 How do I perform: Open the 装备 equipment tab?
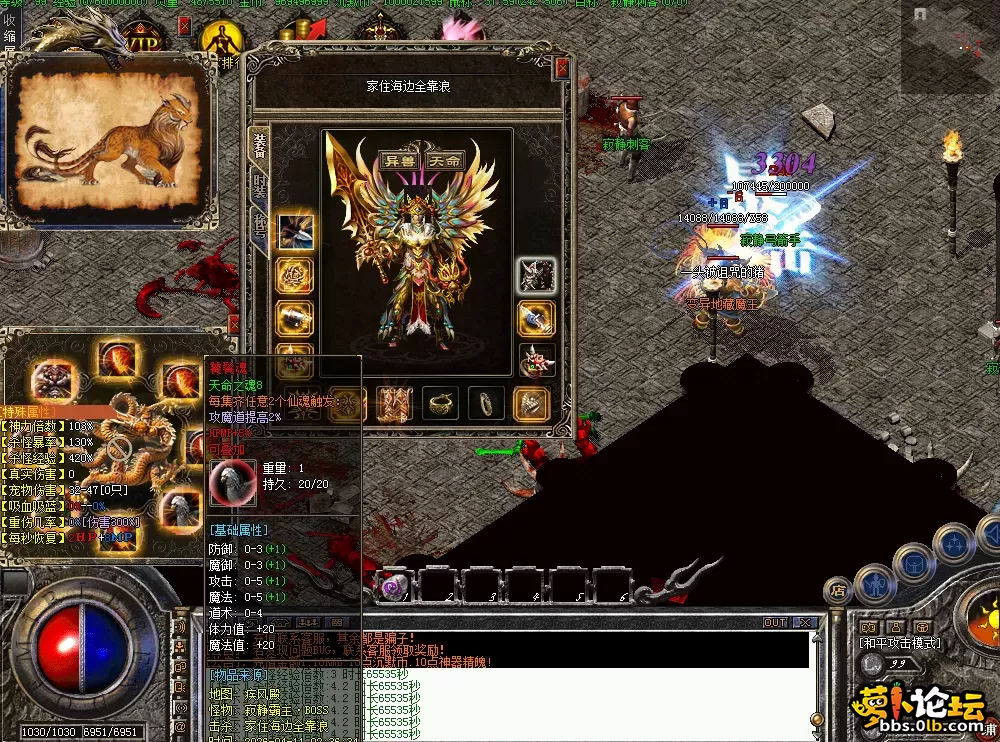pos(260,144)
